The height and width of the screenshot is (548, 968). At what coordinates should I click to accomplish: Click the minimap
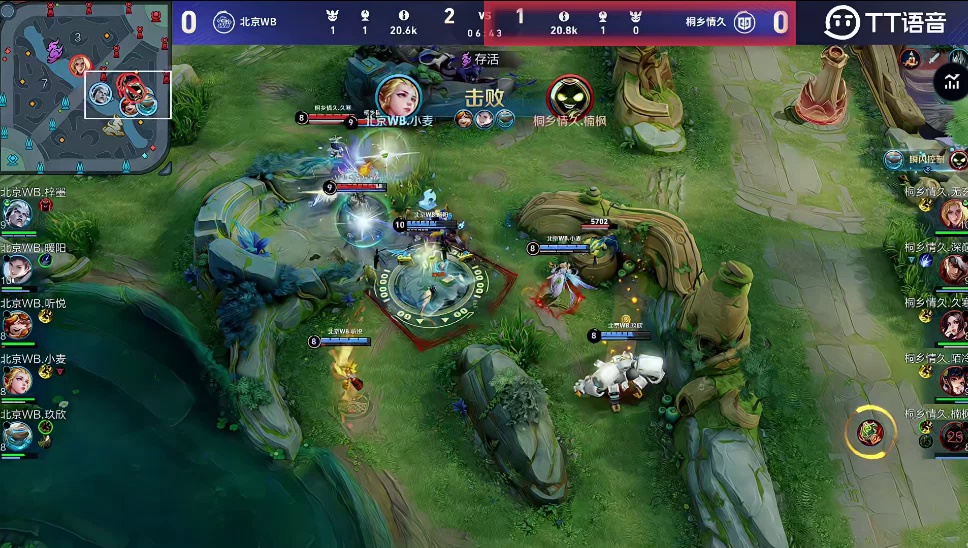(x=85, y=86)
